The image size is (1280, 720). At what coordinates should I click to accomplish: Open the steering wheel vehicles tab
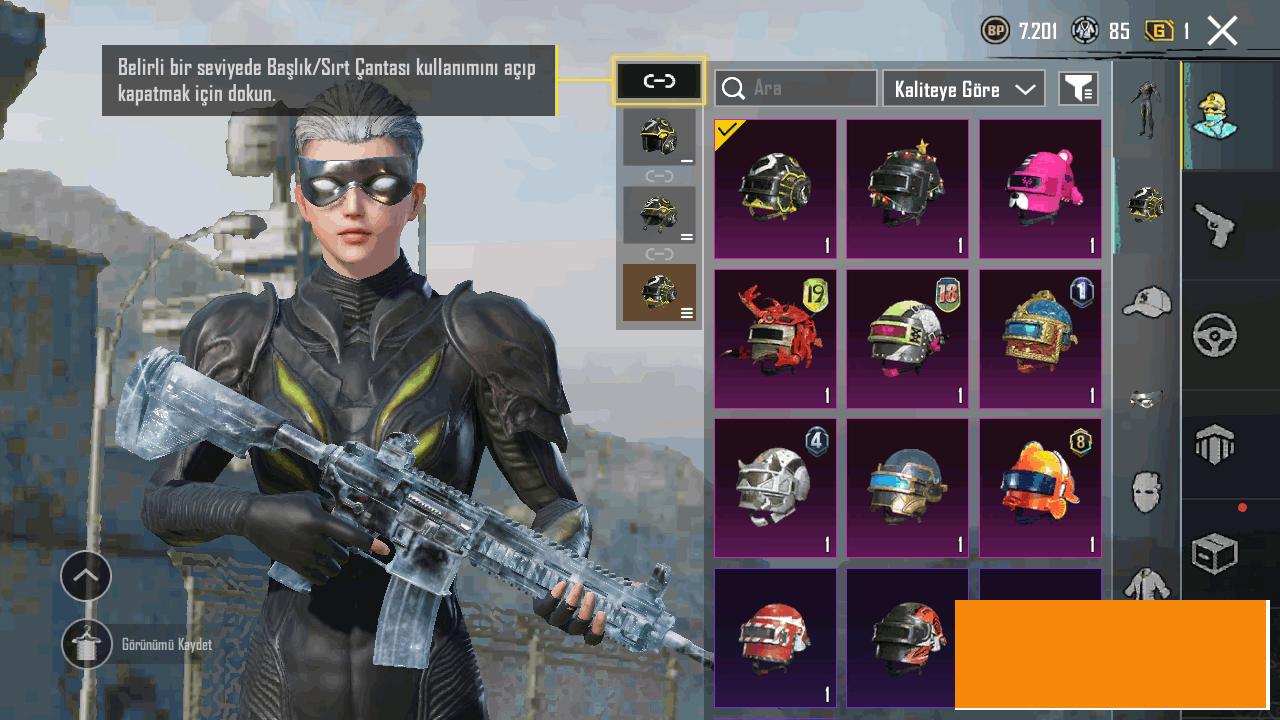[1216, 335]
